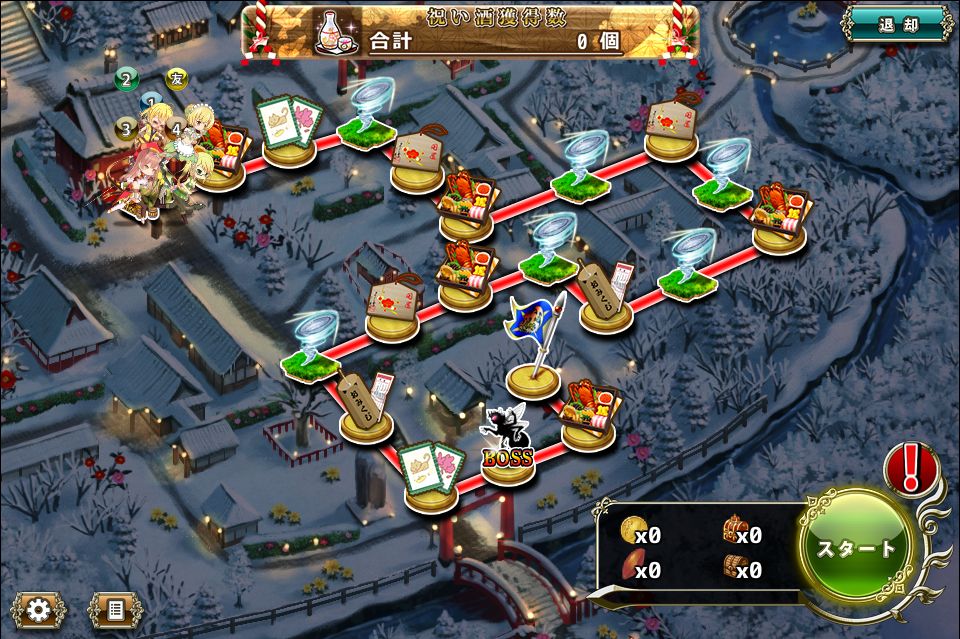
Task: Open the list log button
Action: pyautogui.click(x=115, y=609)
